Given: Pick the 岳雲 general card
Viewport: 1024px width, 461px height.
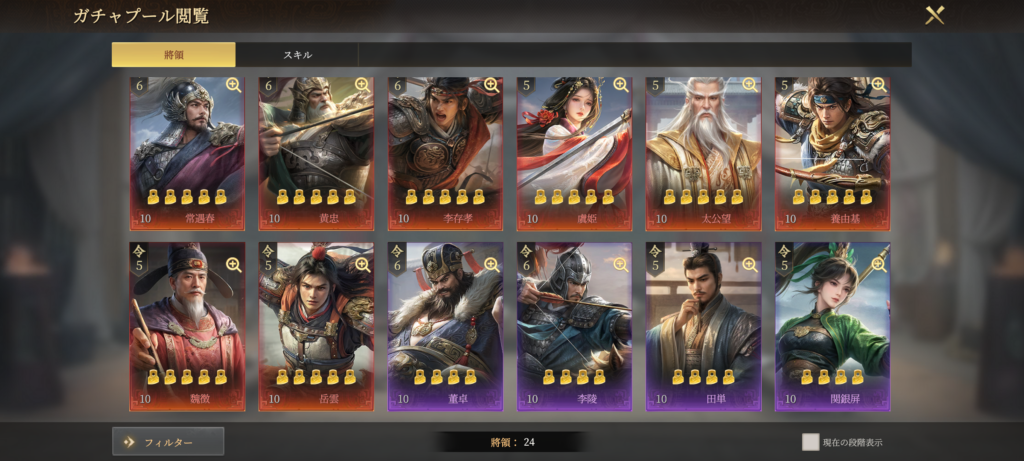Looking at the screenshot, I should pyautogui.click(x=316, y=327).
